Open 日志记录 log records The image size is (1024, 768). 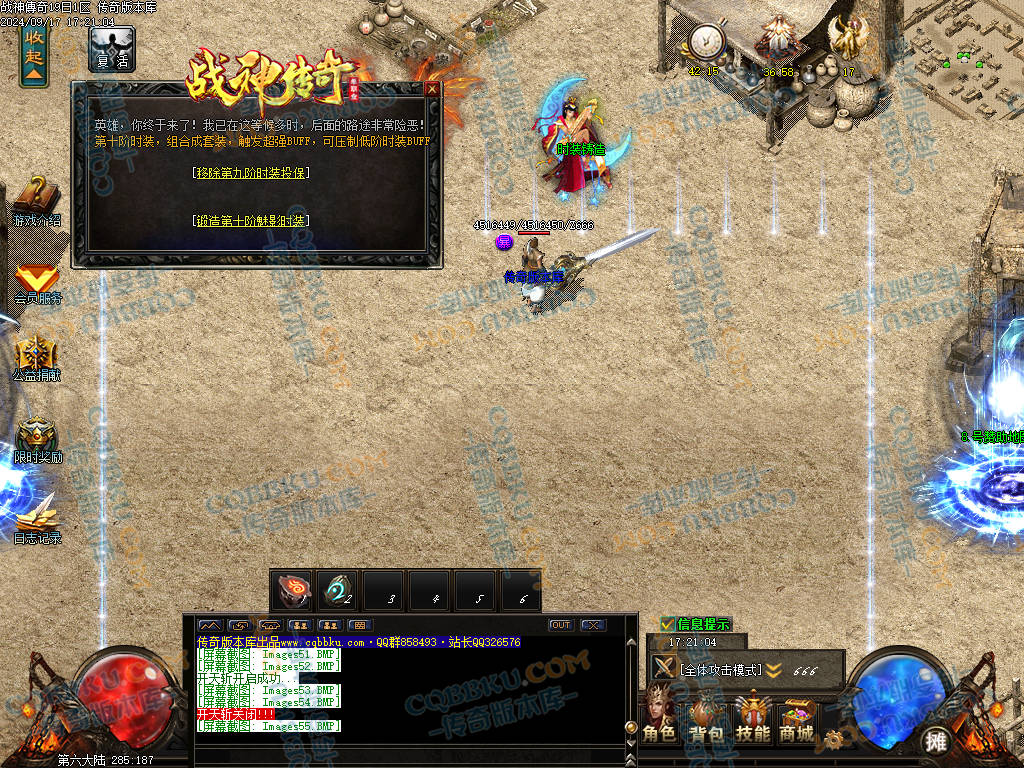coord(37,518)
